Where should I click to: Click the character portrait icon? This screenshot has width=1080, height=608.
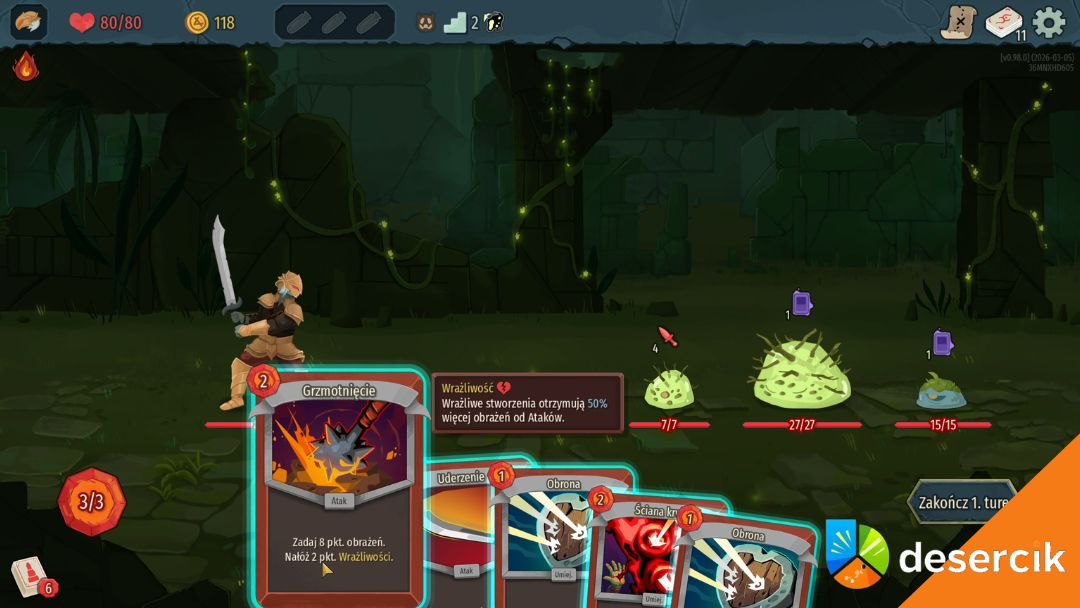tap(28, 22)
